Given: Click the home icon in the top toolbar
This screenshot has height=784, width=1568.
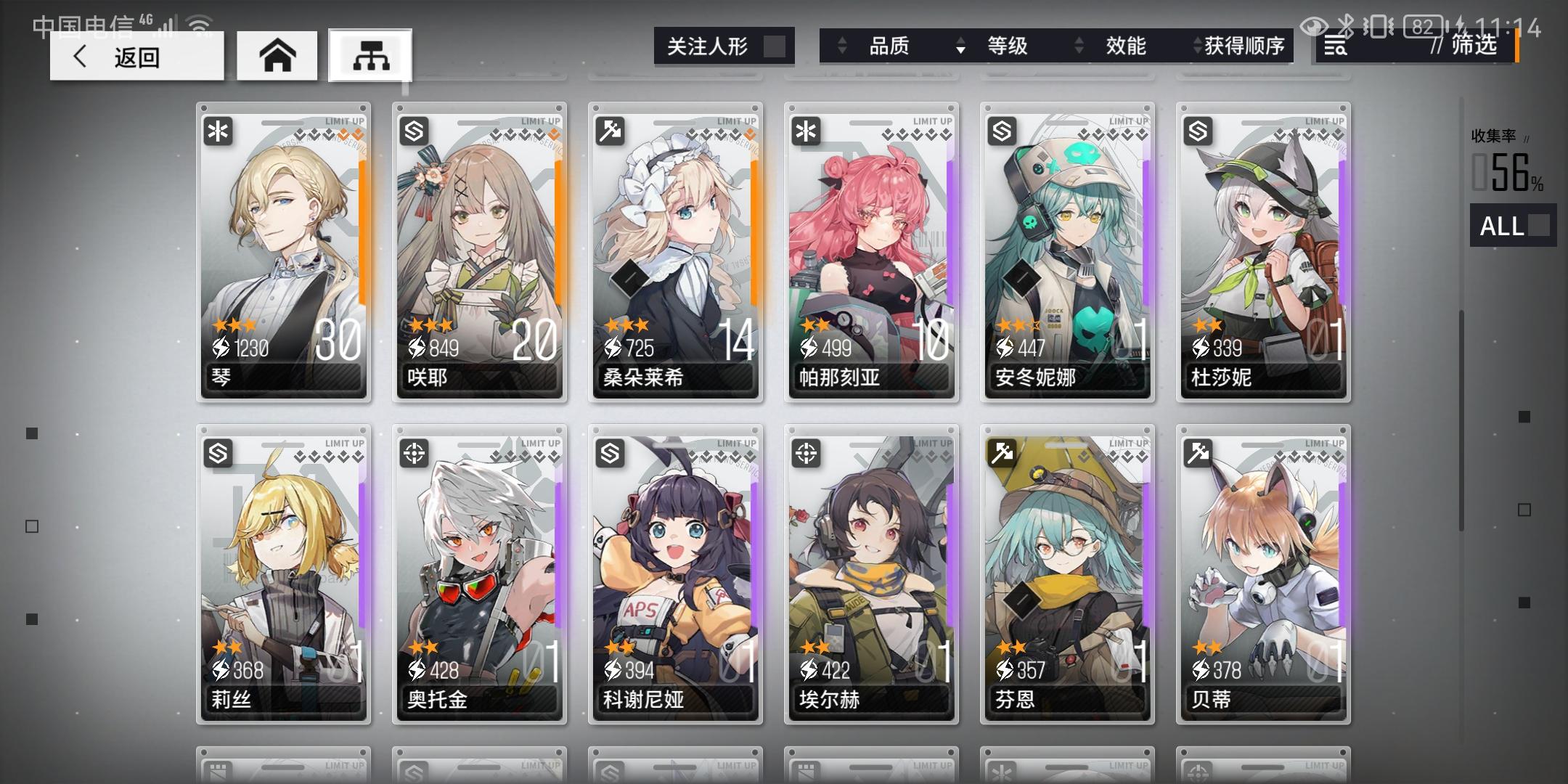Looking at the screenshot, I should [277, 54].
